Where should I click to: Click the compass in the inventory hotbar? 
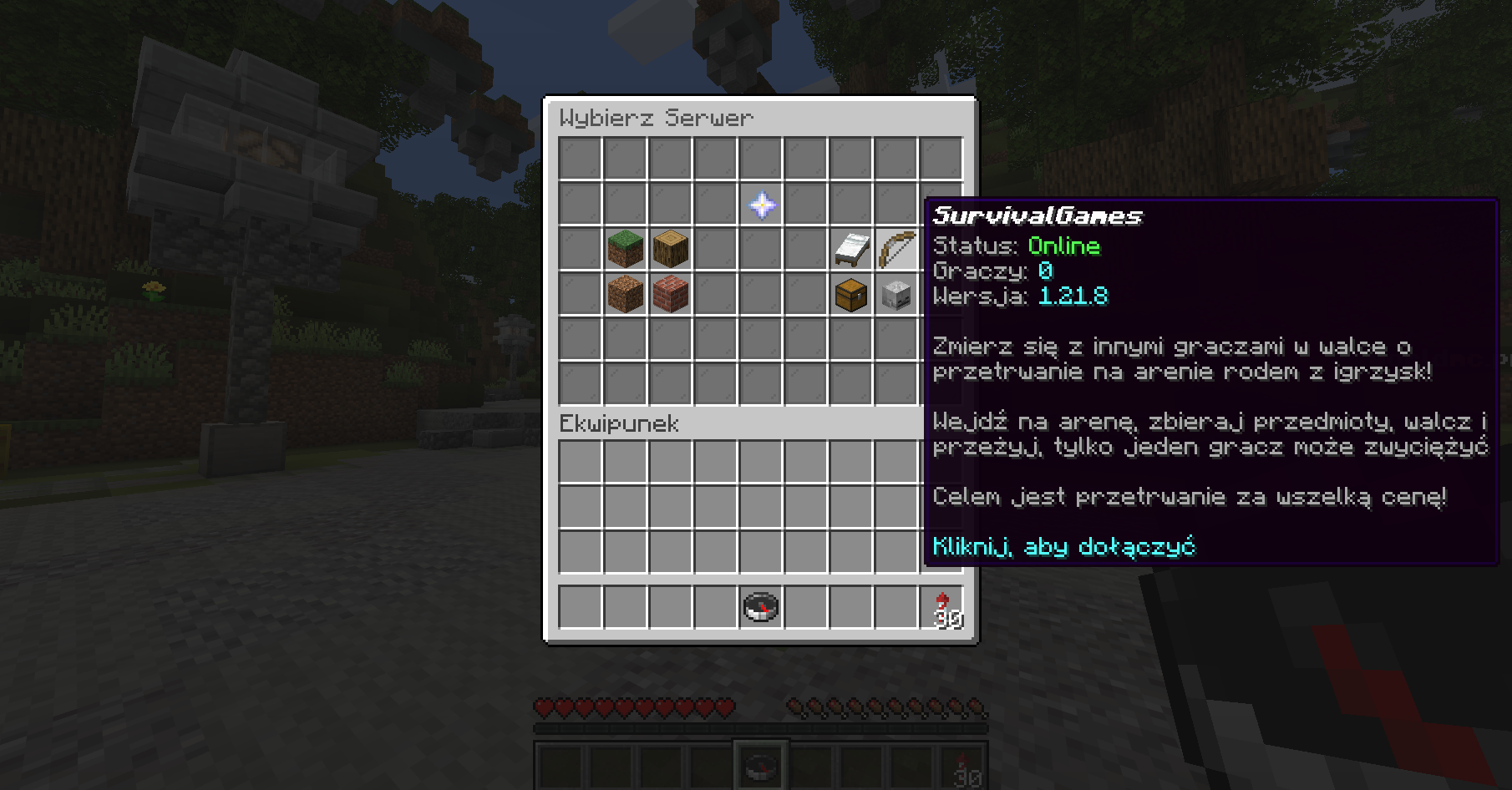click(761, 607)
